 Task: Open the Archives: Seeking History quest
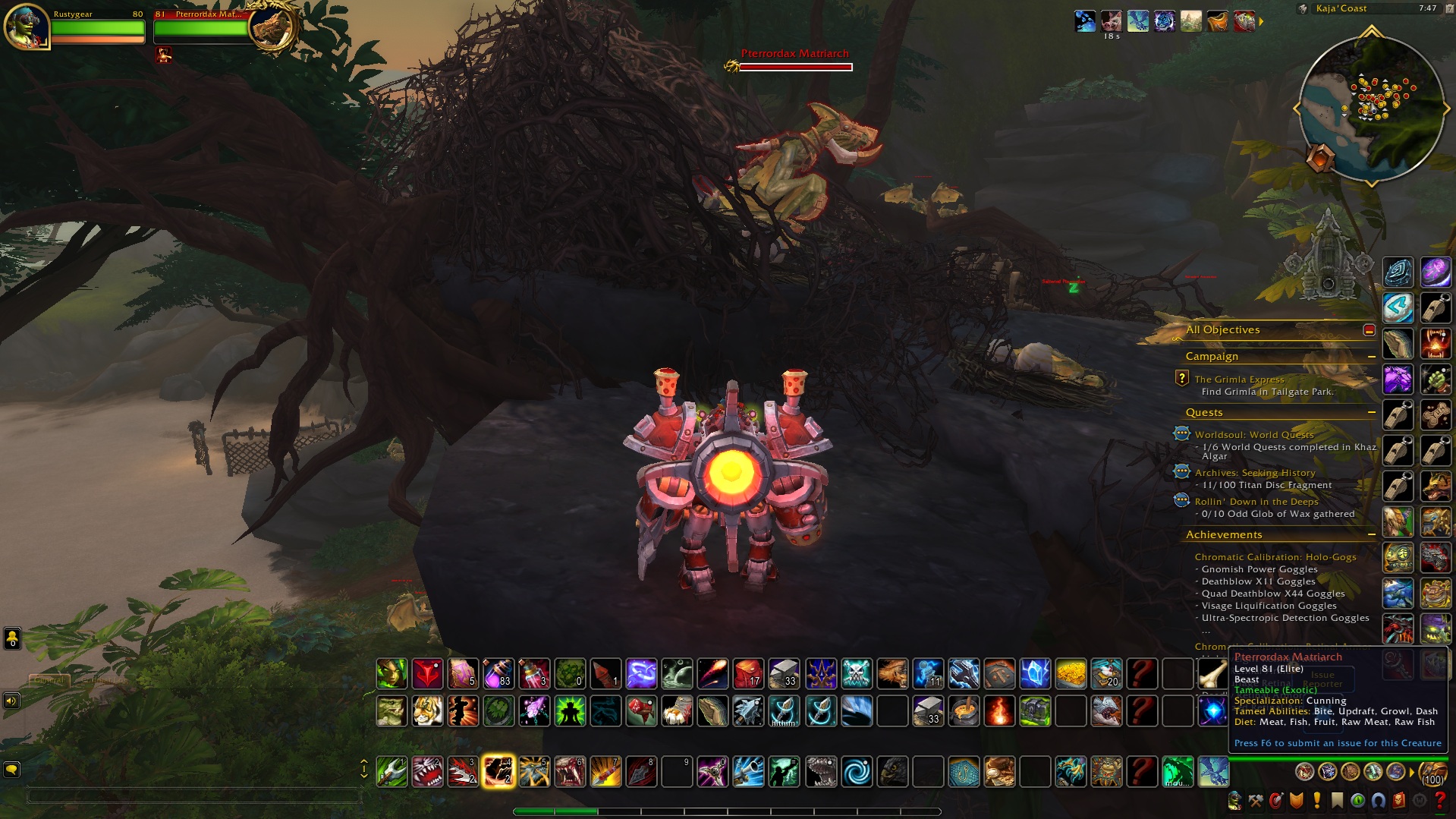coord(1254,473)
